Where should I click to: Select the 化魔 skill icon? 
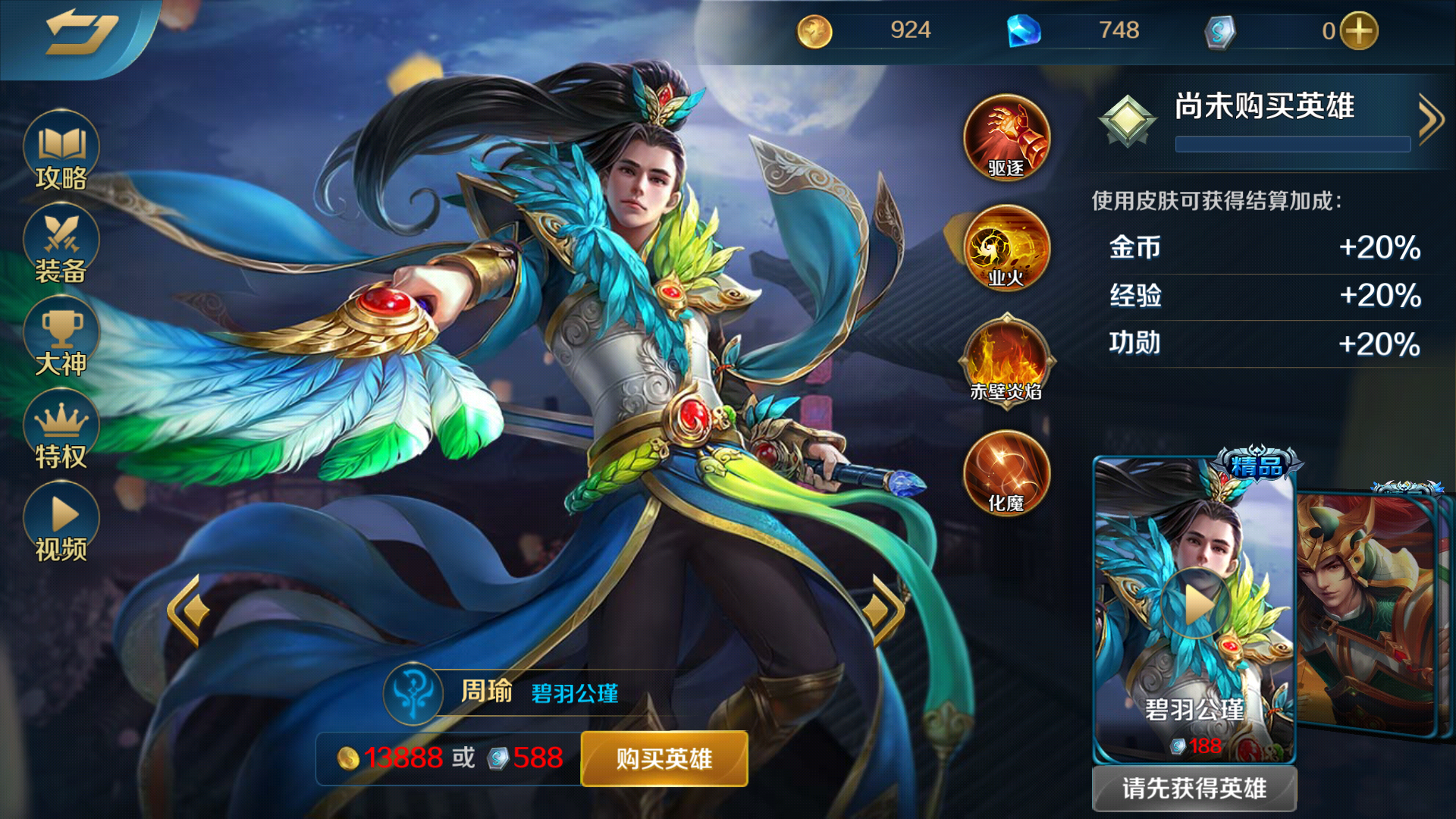1006,475
